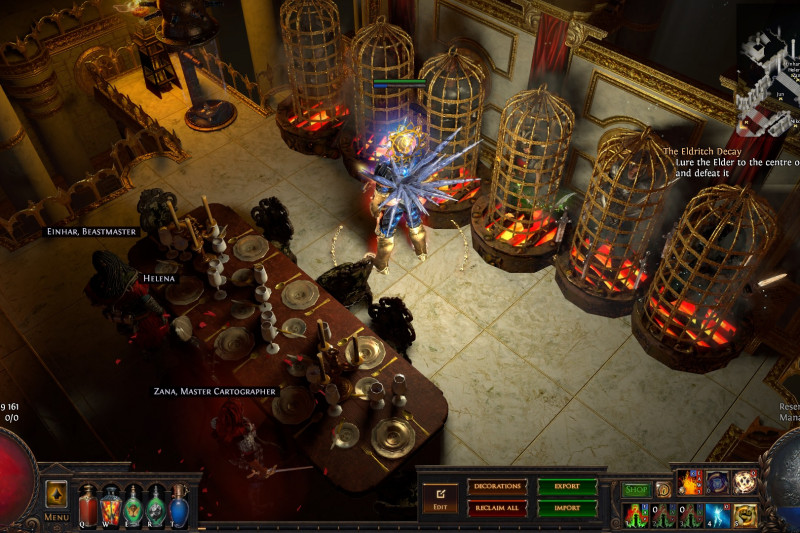The width and height of the screenshot is (800, 533).
Task: Click the gold coin icon beside Shop
Action: pos(662,490)
